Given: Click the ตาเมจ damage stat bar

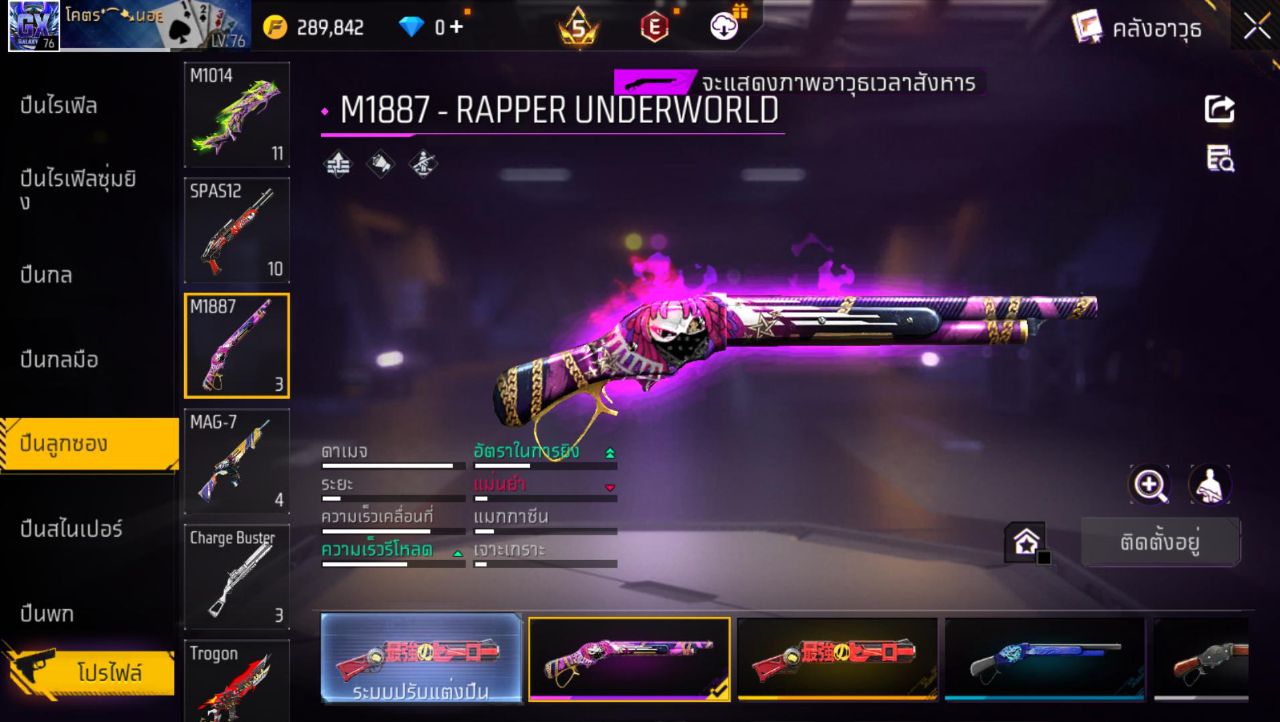Looking at the screenshot, I should pos(390,463).
